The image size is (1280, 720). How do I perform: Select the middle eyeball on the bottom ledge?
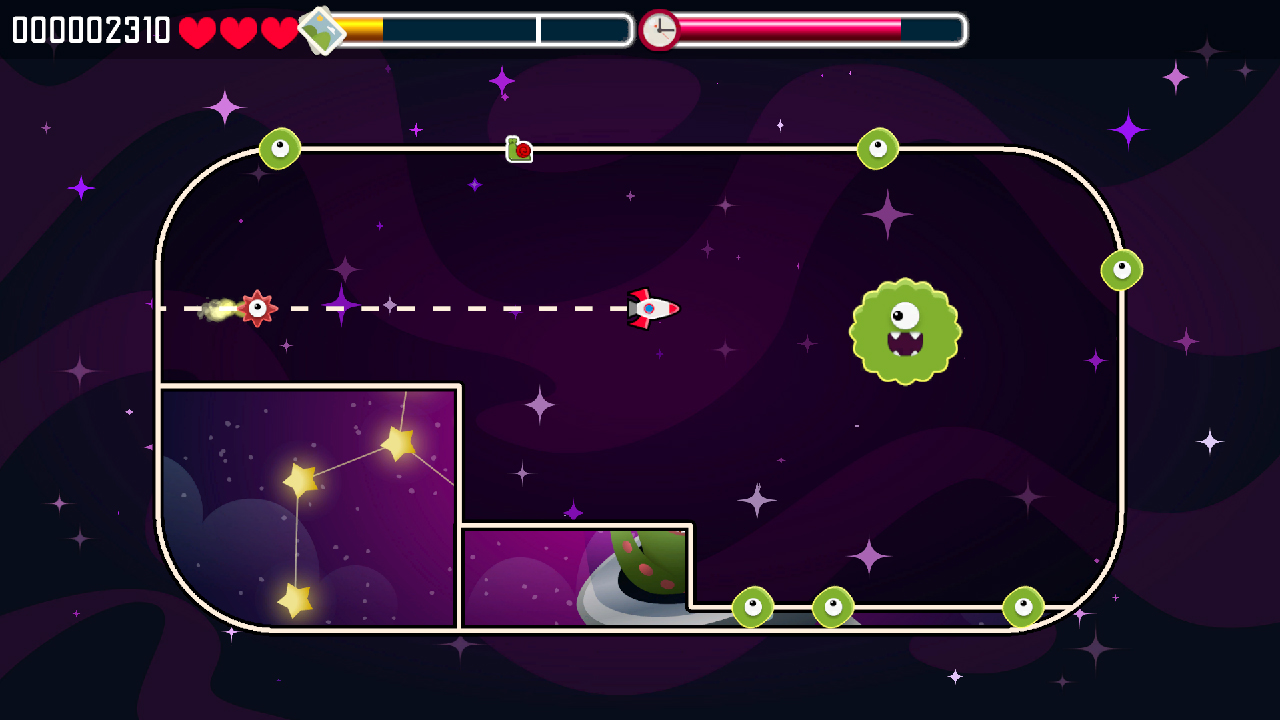tap(831, 604)
